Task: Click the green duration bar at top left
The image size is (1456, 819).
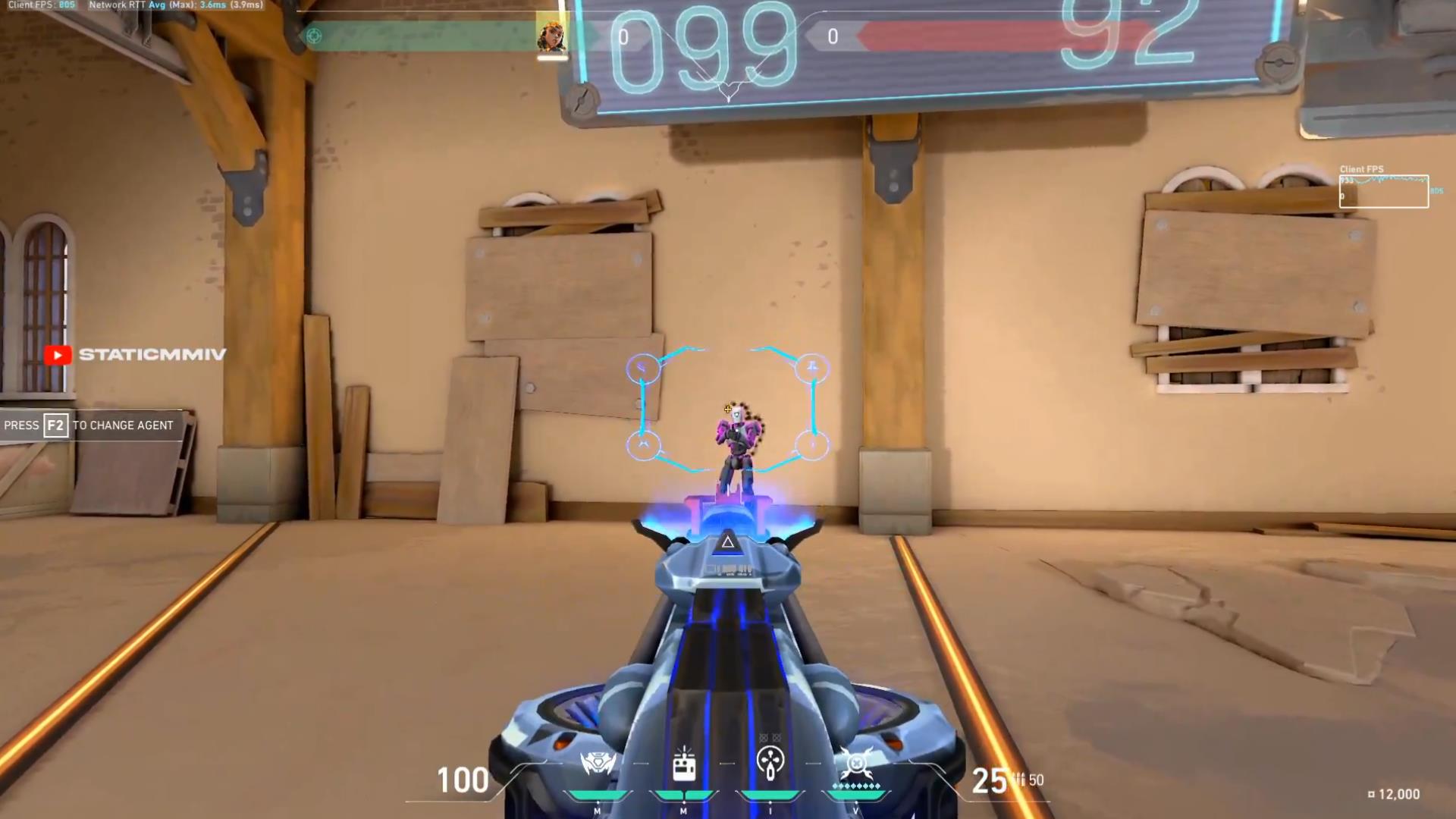Action: tap(417, 35)
